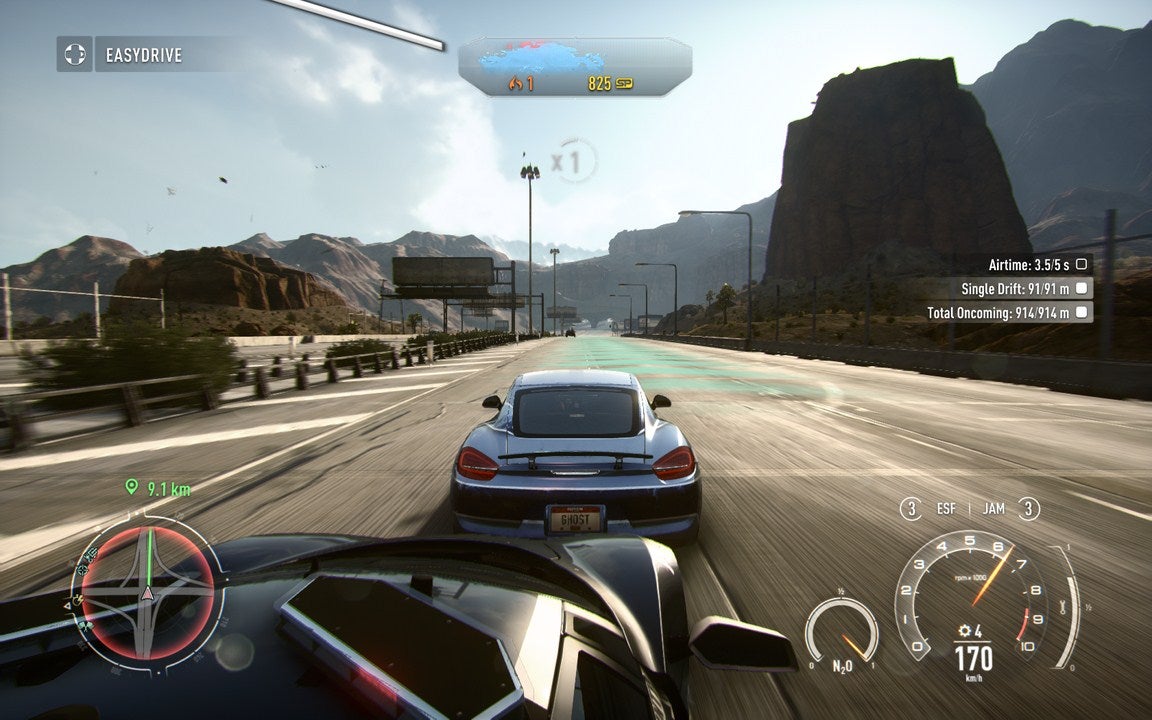
Task: Select the Single Drift objective checkbox
Action: tap(1081, 288)
